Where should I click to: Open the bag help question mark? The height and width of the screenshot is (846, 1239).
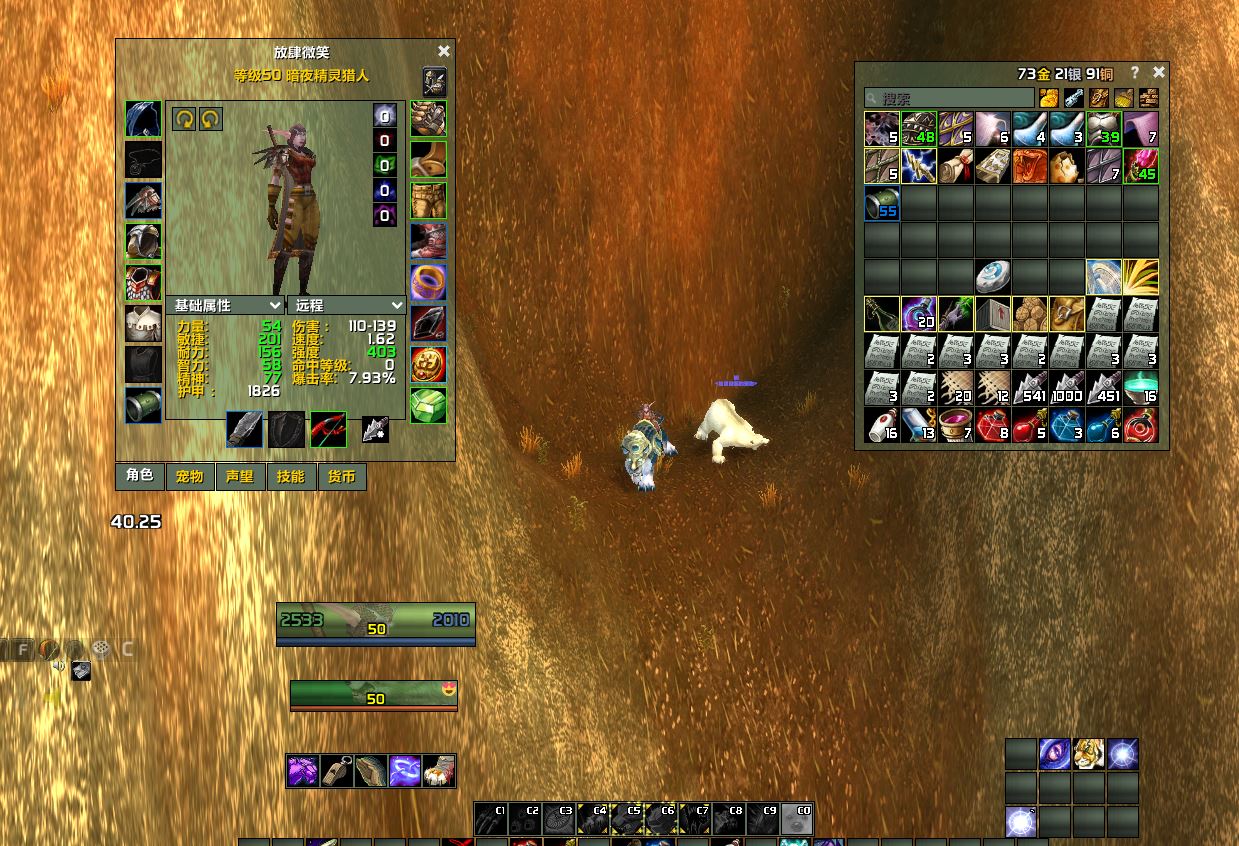(1134, 73)
